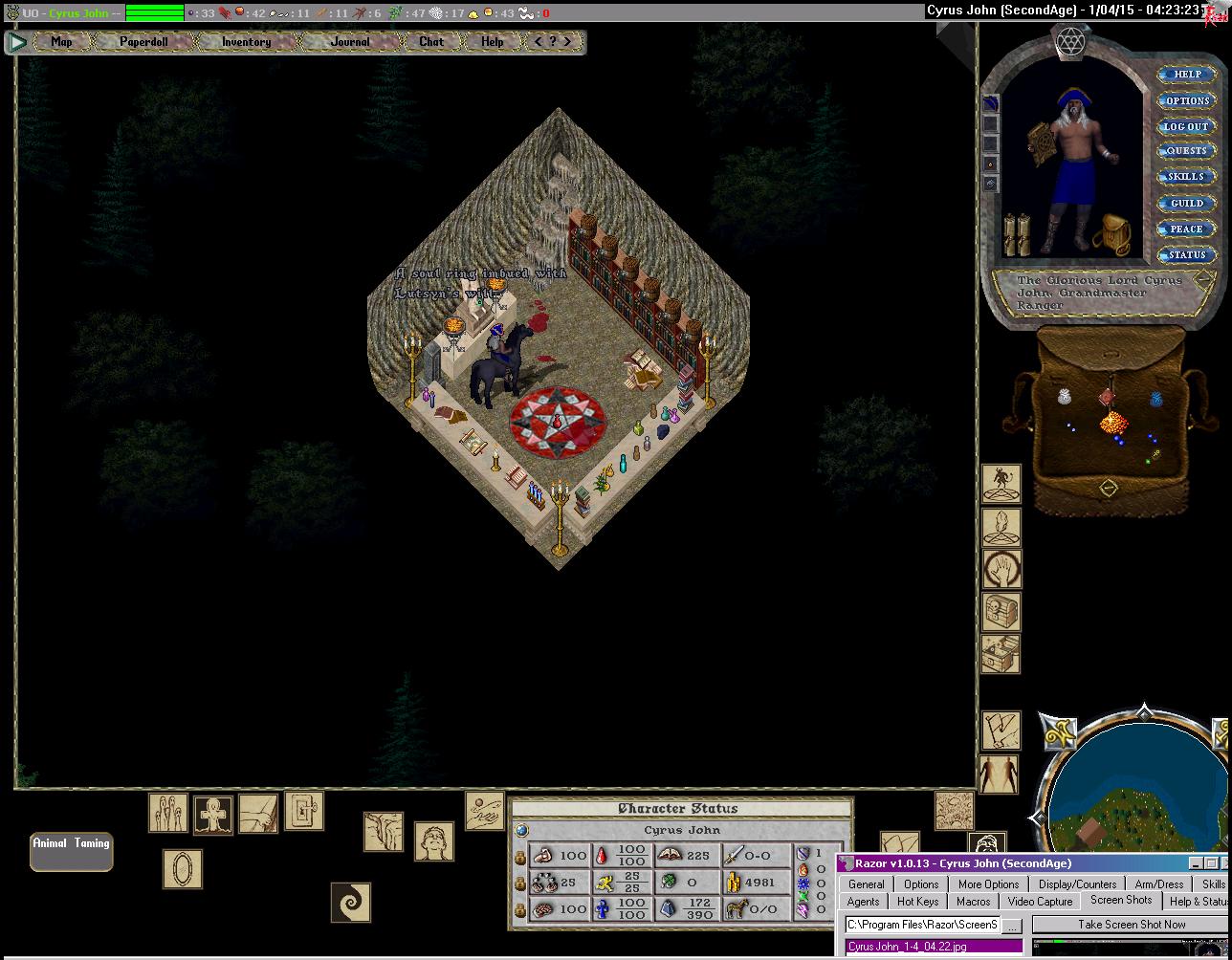Screen dimensions: 1232x960
Task: Switch to Razor's Hot Keys tab
Action: coord(917,901)
